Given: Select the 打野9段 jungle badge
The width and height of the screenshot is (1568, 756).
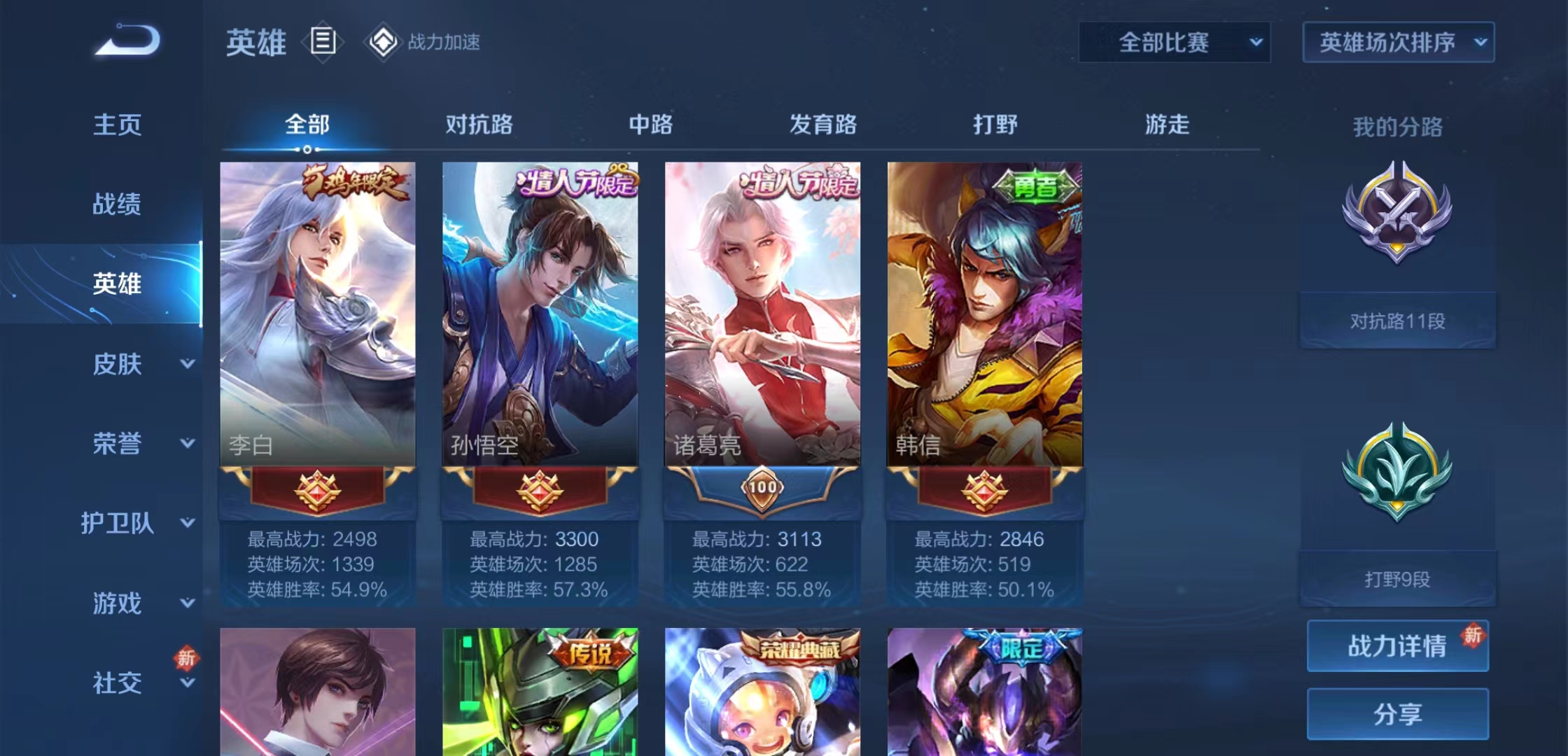Looking at the screenshot, I should tap(1396, 580).
